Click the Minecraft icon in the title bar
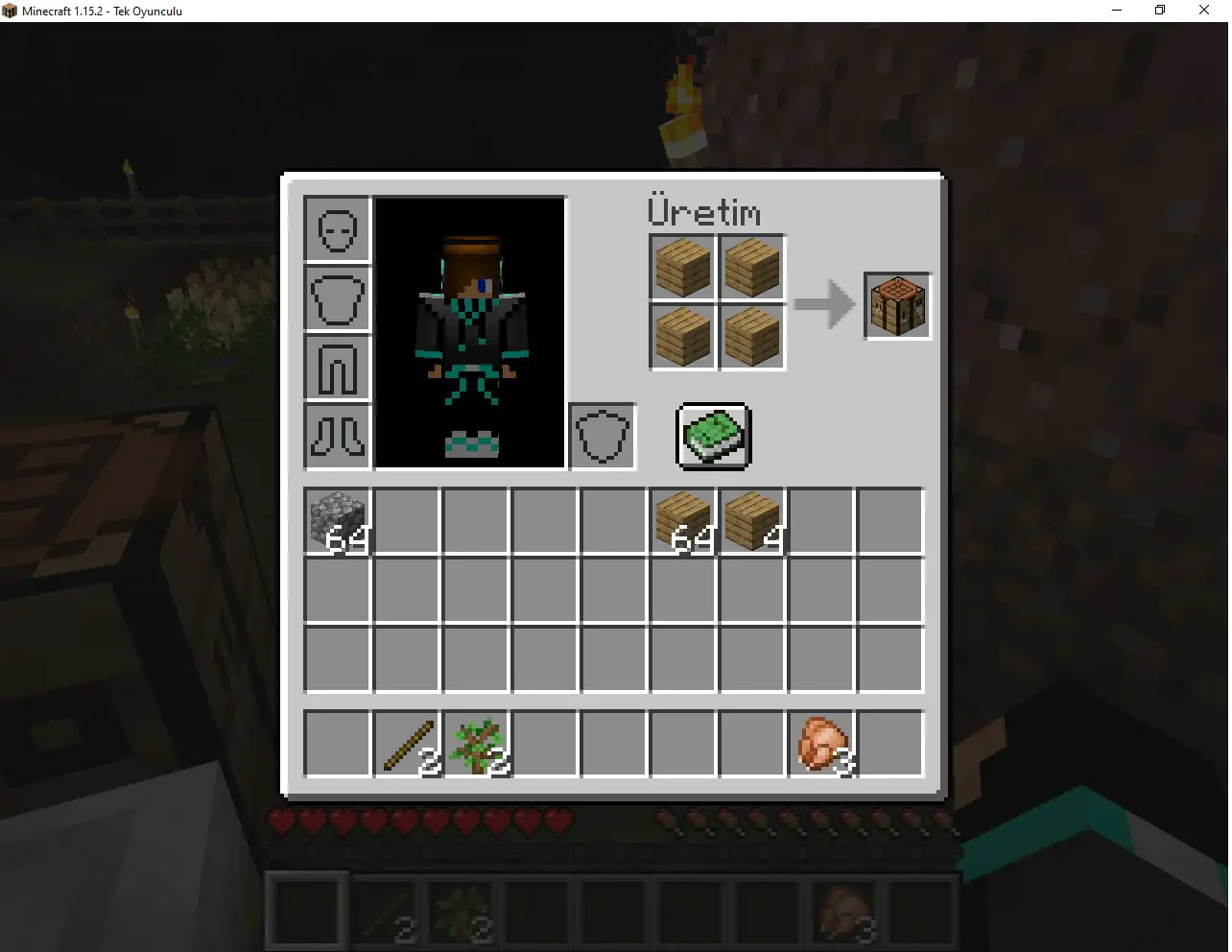Screen dimensions: 1232x952 click(11, 11)
